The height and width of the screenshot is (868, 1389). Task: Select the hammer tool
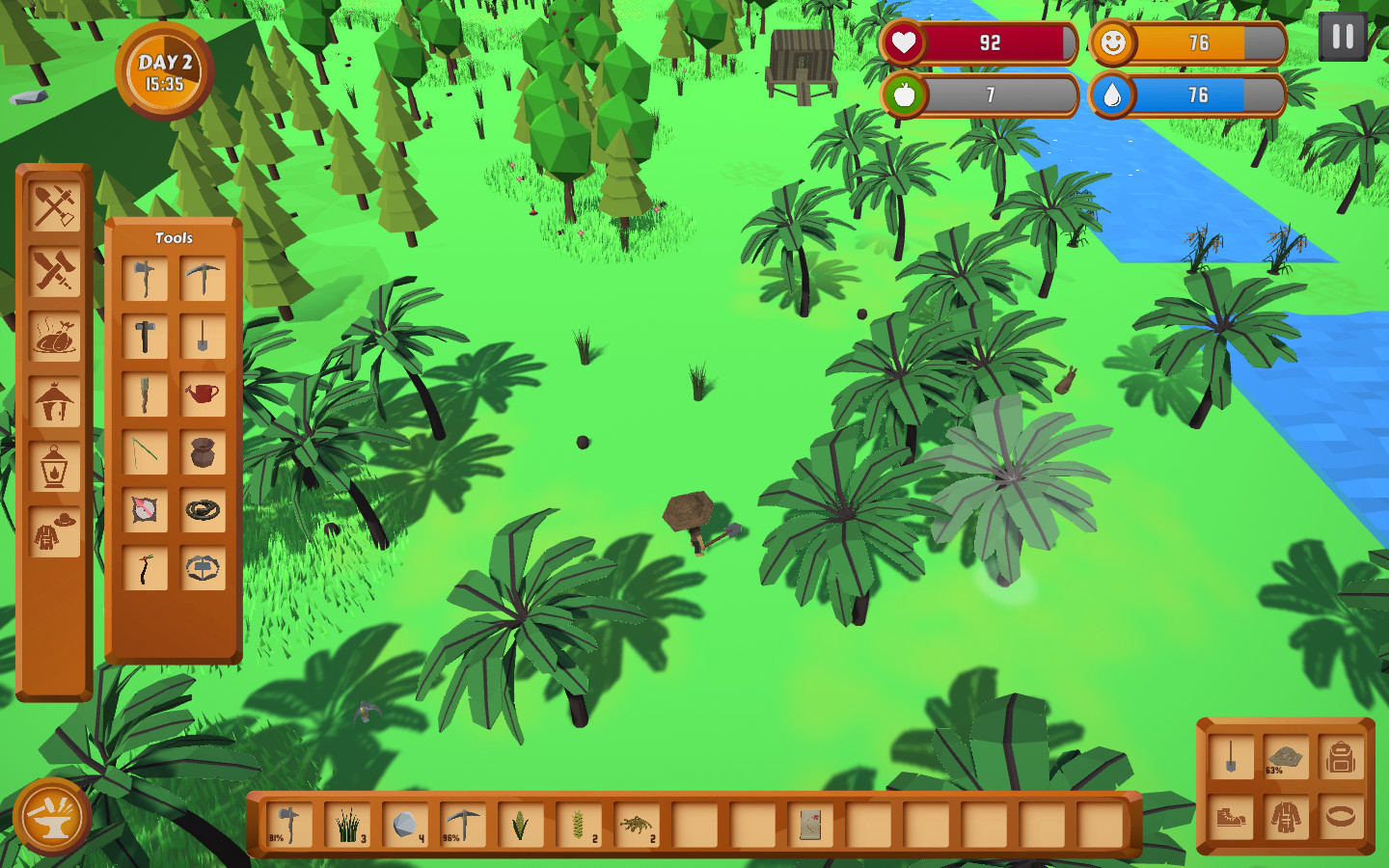pos(146,335)
